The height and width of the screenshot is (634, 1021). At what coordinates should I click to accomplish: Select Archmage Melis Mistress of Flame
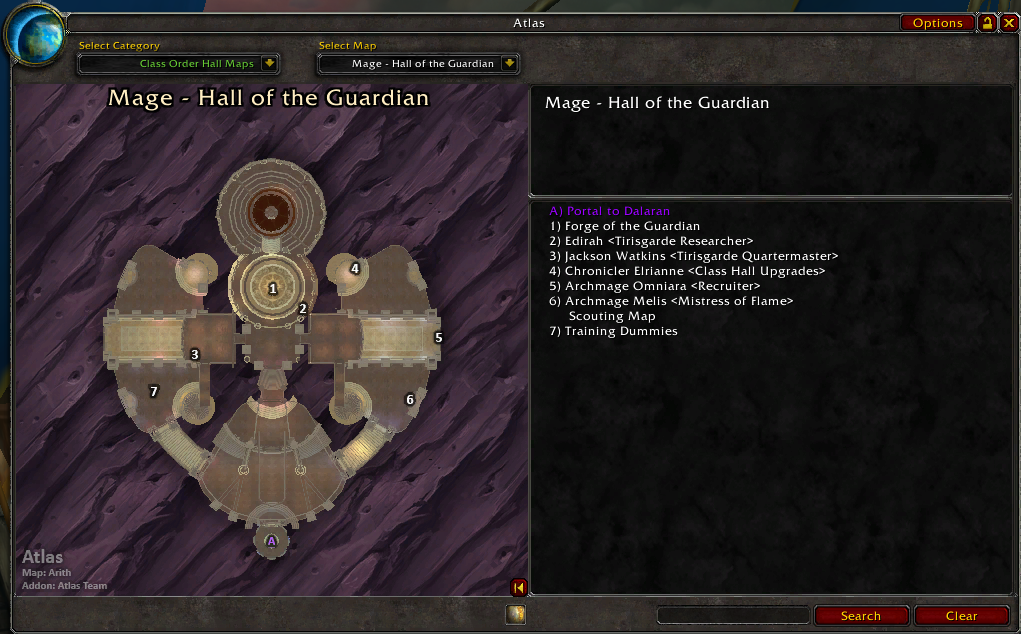[671, 301]
